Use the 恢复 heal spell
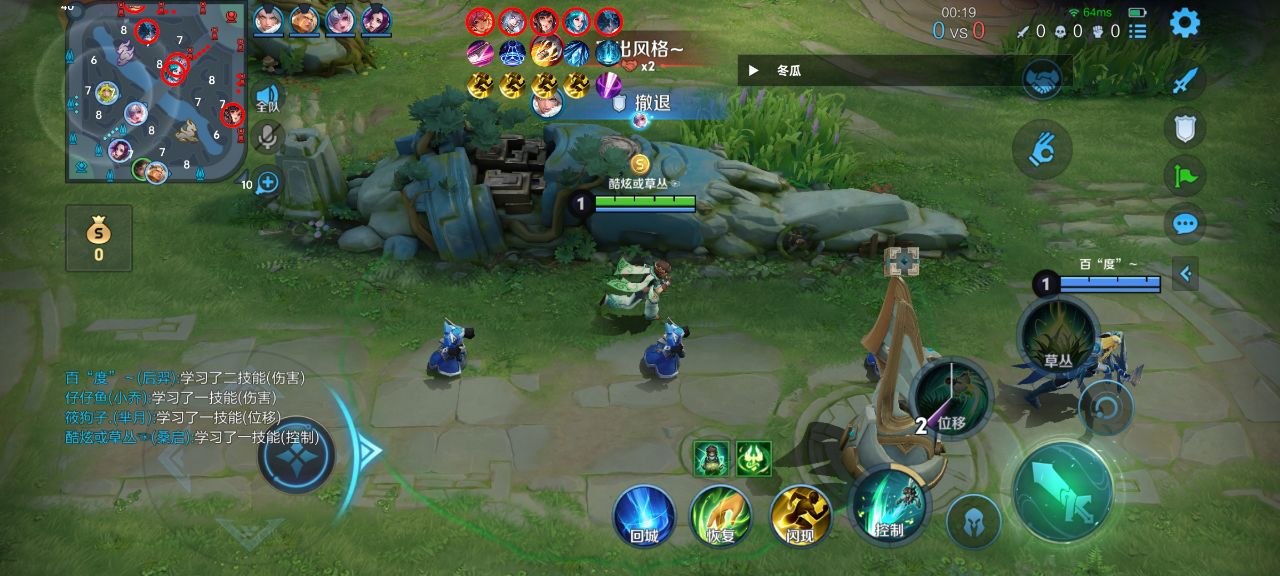Image resolution: width=1280 pixels, height=576 pixels. click(x=720, y=516)
